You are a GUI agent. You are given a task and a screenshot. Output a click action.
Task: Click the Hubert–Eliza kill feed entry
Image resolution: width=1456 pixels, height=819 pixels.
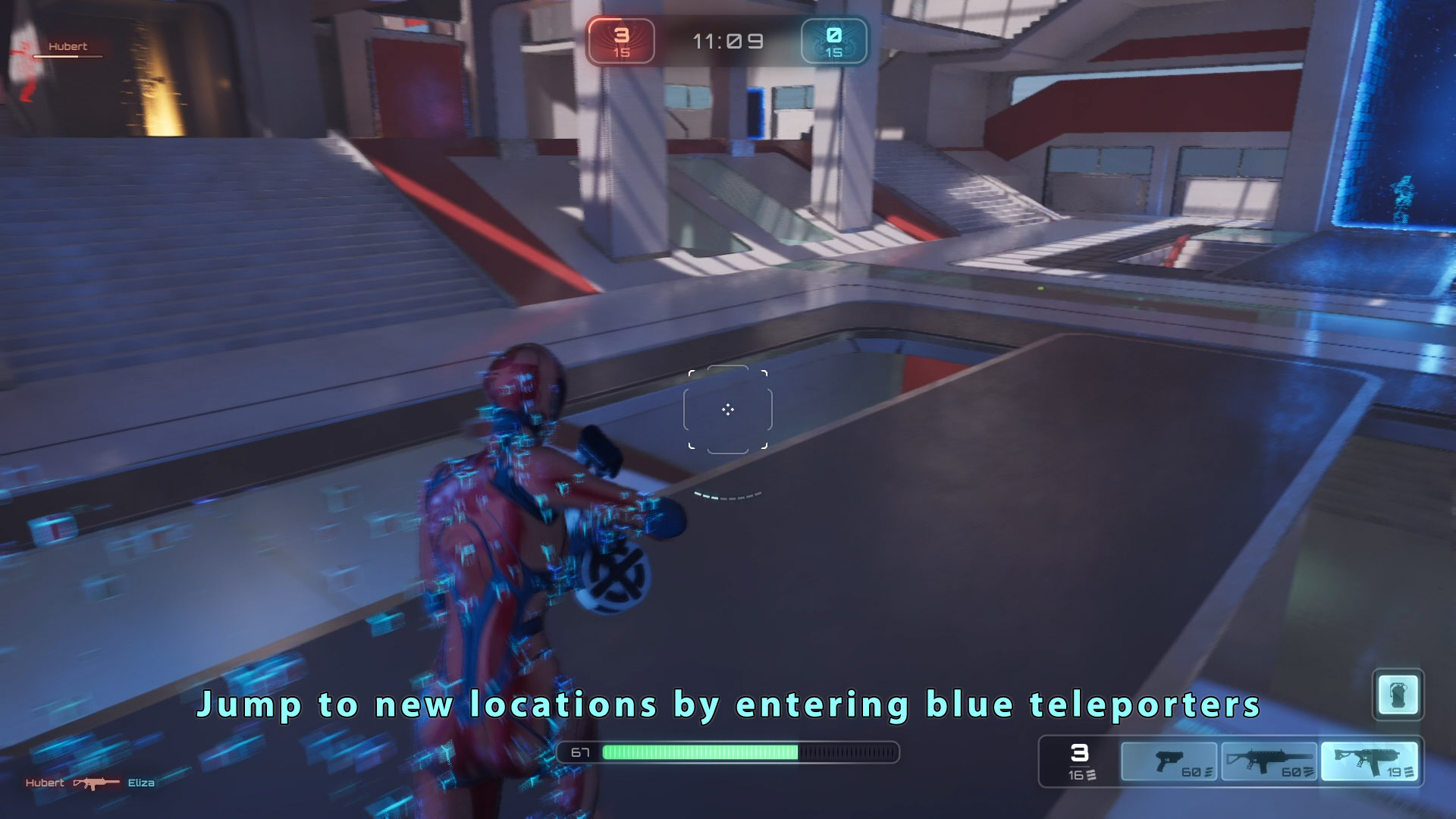(90, 783)
